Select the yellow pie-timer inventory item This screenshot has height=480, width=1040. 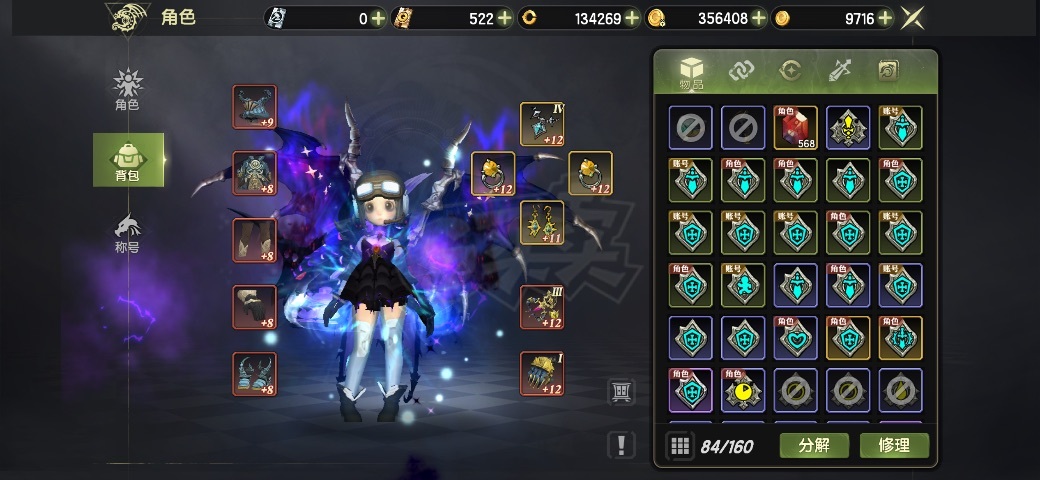[x=743, y=390]
